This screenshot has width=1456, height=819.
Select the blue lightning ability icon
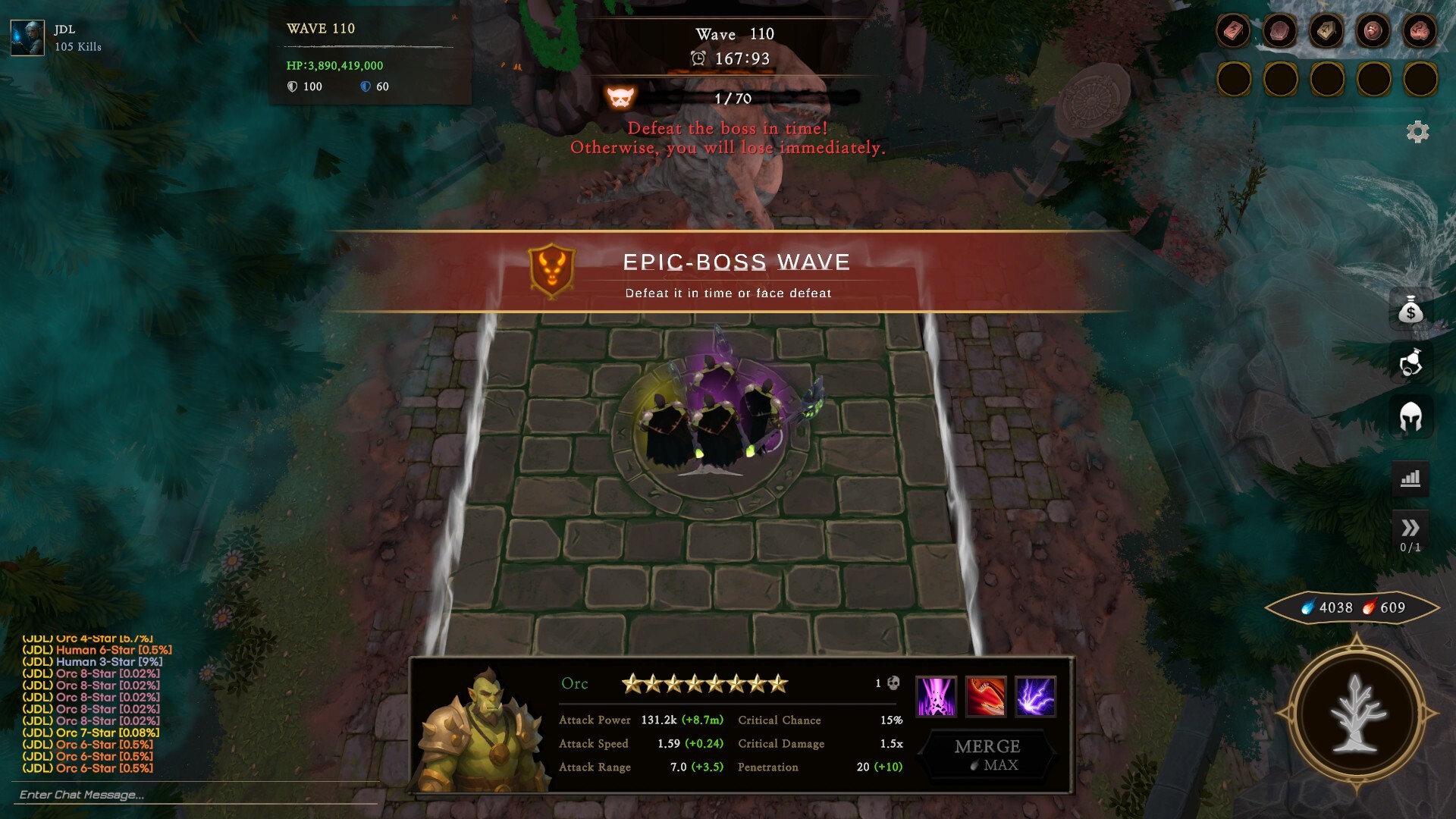click(1035, 696)
